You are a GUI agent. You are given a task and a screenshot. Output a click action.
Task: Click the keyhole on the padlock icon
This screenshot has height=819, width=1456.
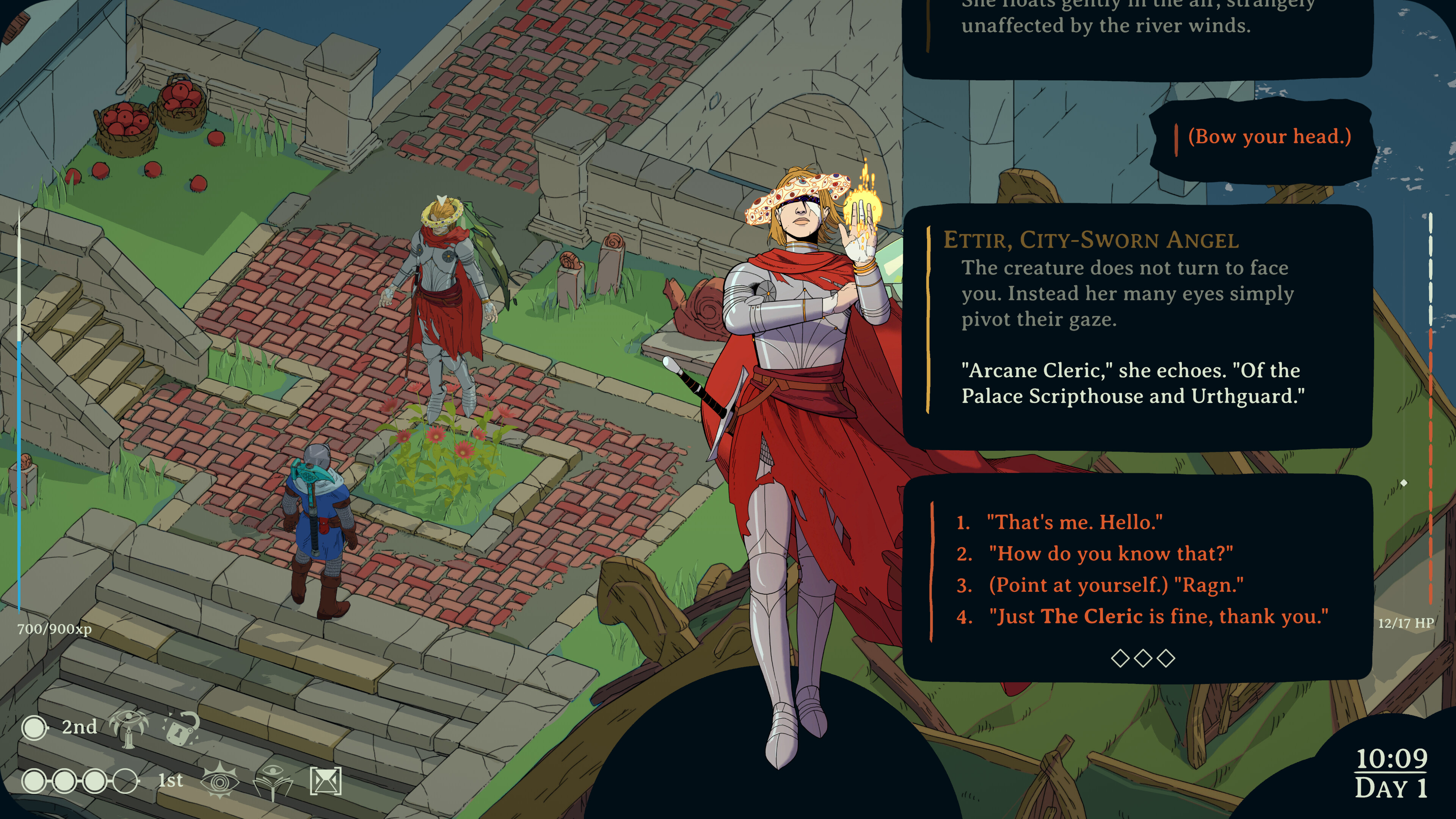point(179,733)
